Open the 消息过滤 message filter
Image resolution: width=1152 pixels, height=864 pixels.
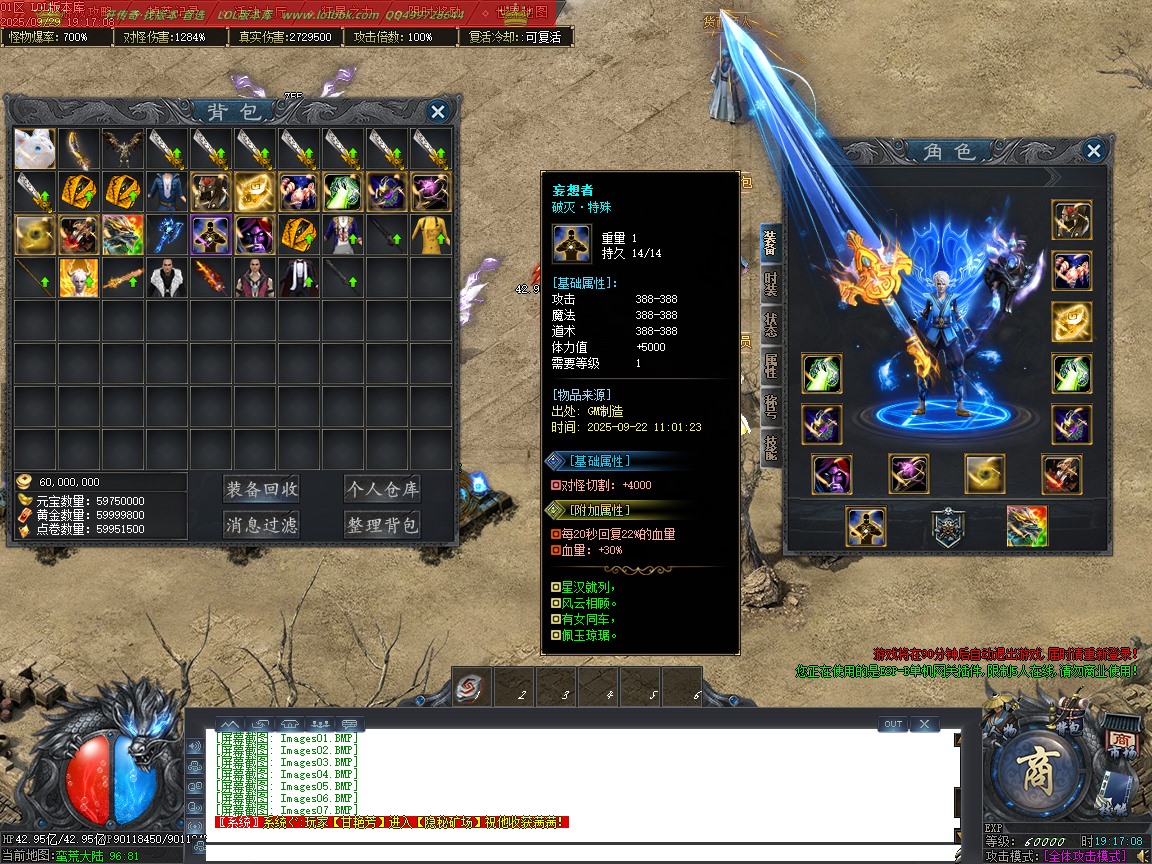click(x=261, y=524)
